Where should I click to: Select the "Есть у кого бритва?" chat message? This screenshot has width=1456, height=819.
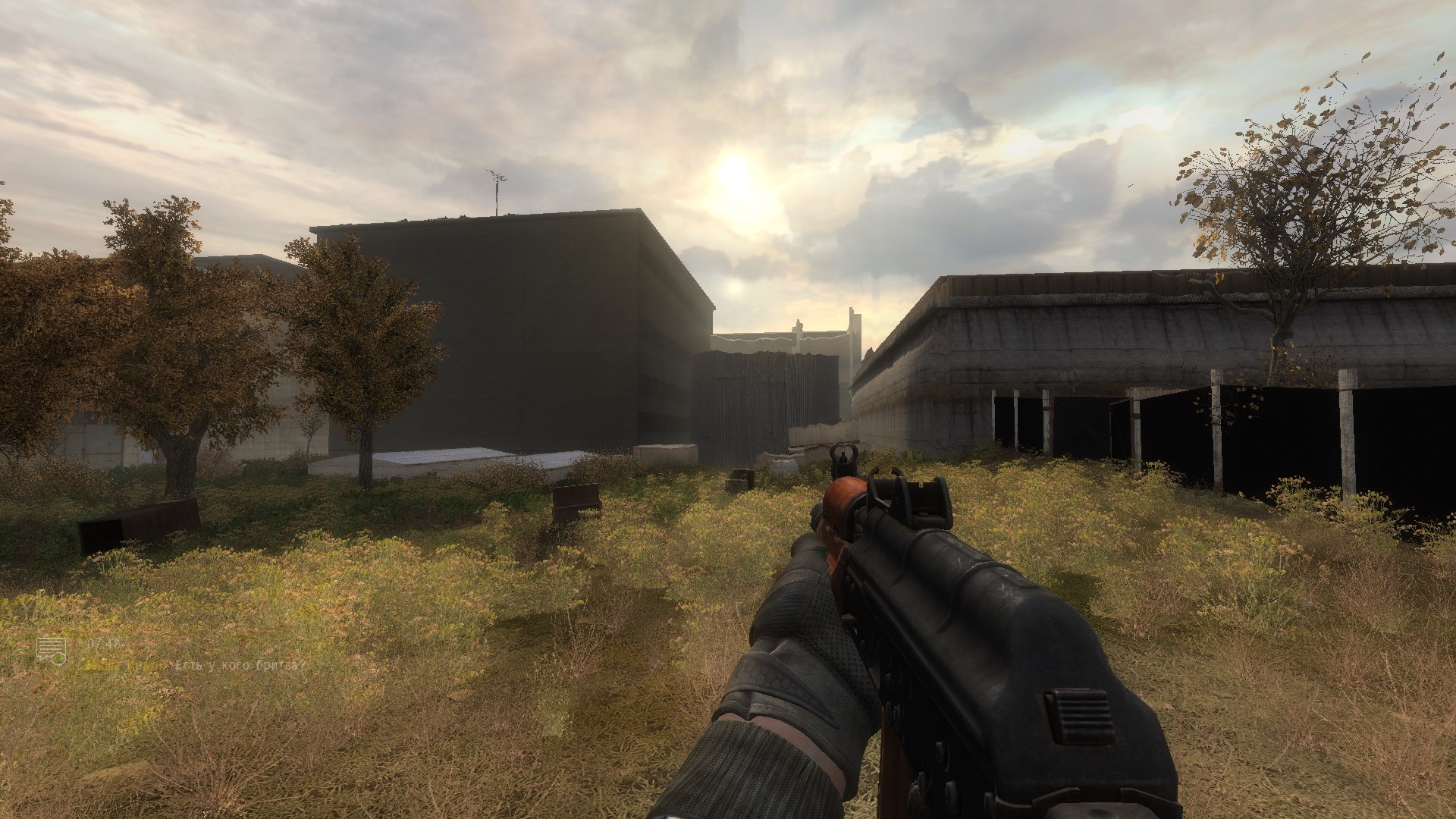[x=240, y=666]
